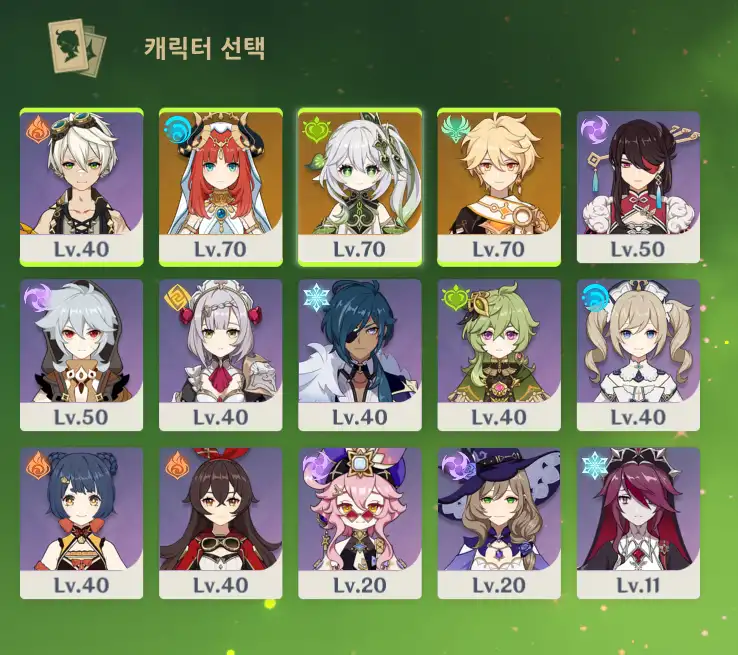Choose Beidou with the eyepatch

[638, 186]
